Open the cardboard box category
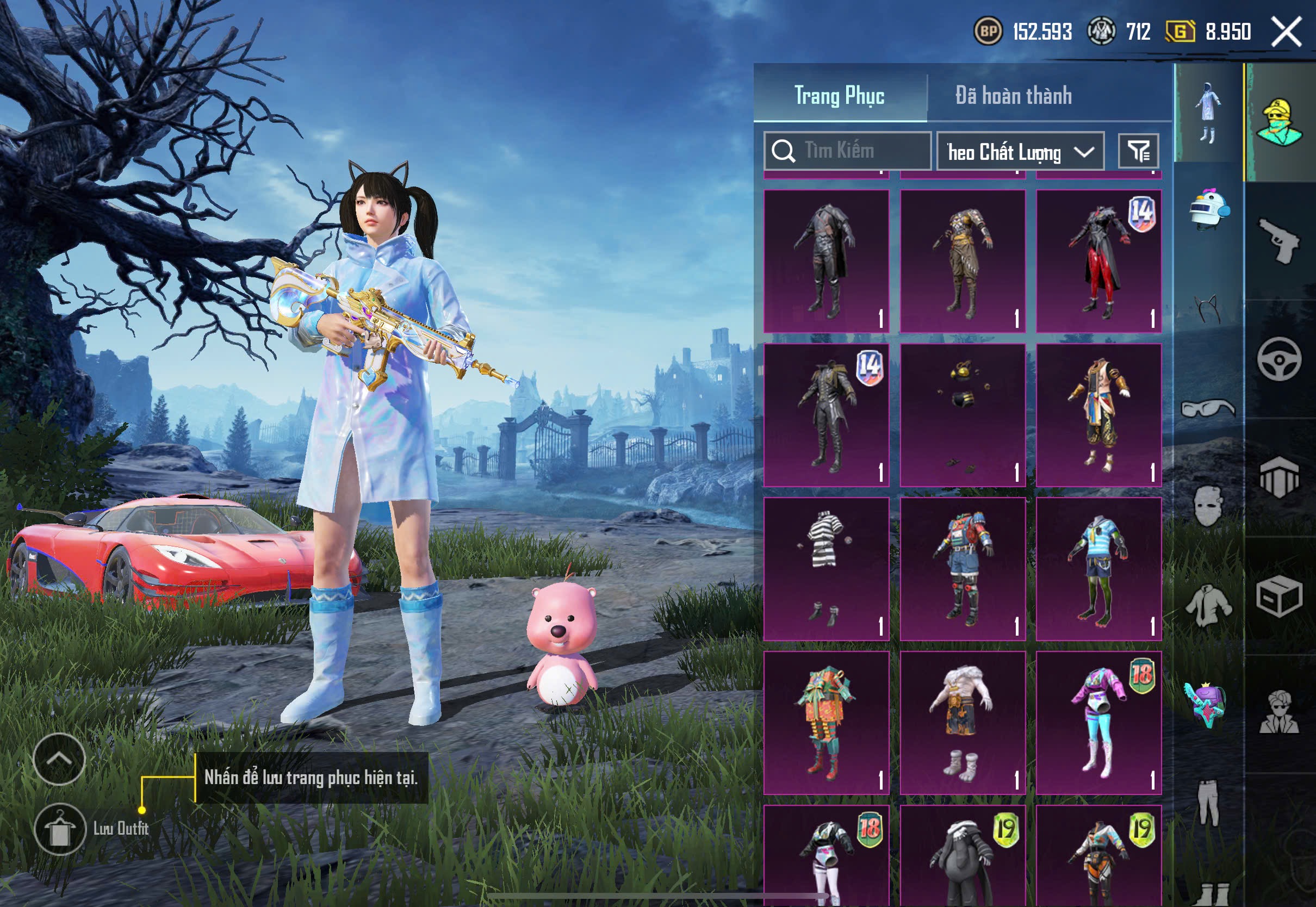Screen dimensions: 1316x907 1278,597
